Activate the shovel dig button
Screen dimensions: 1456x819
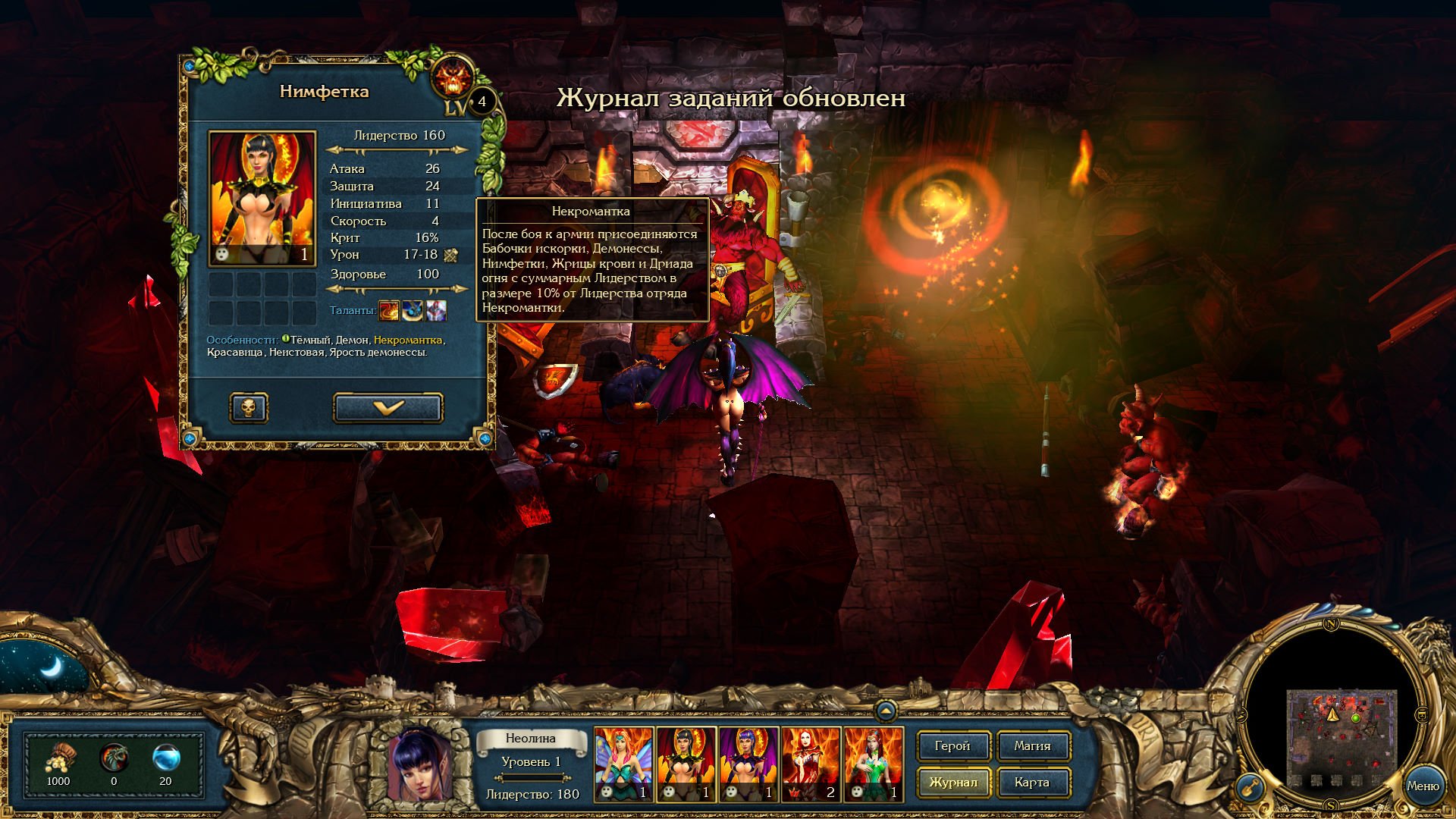tap(1250, 789)
